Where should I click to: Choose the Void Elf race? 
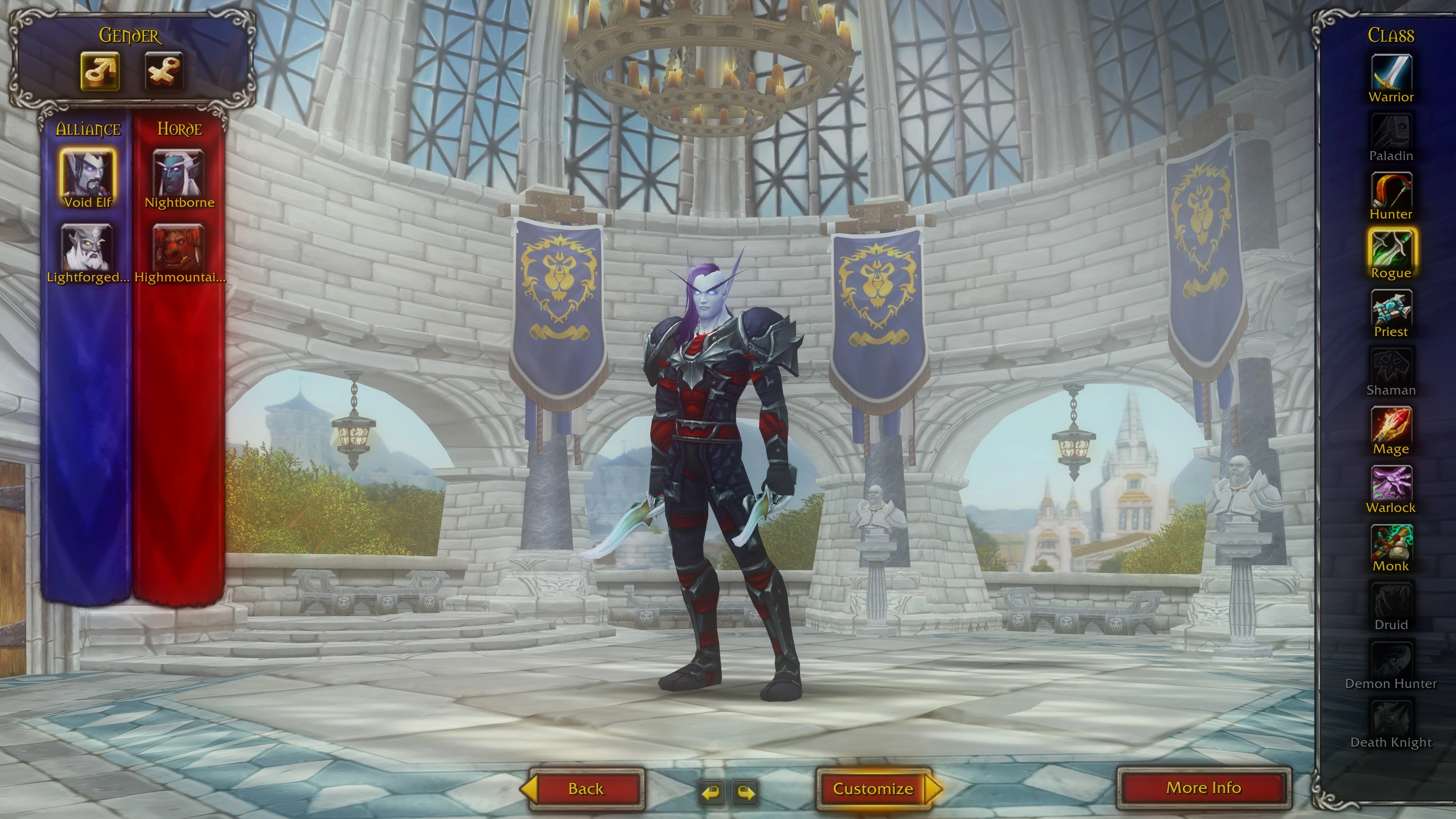point(88,174)
